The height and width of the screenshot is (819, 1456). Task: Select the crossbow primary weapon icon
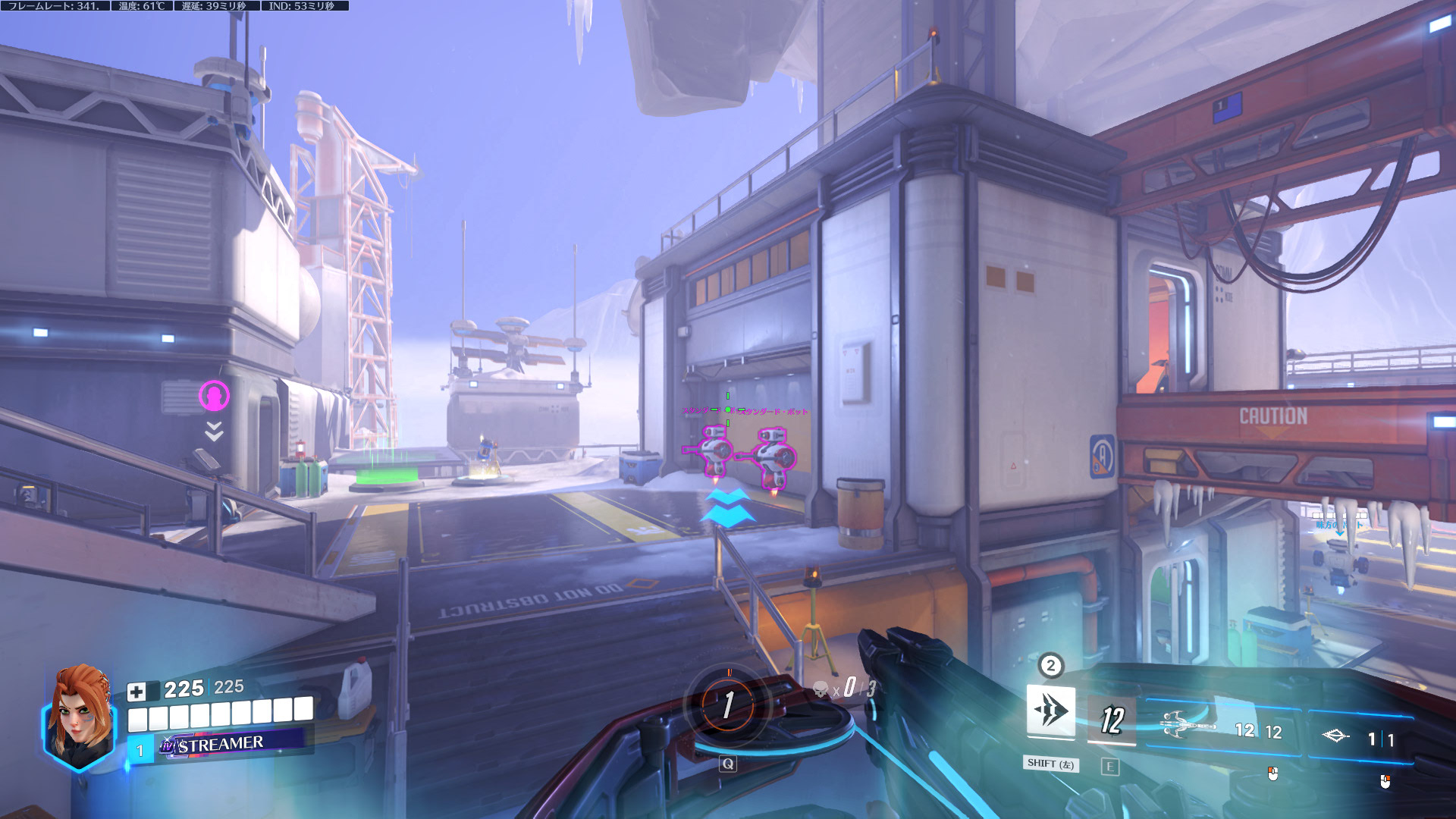pos(1189,724)
